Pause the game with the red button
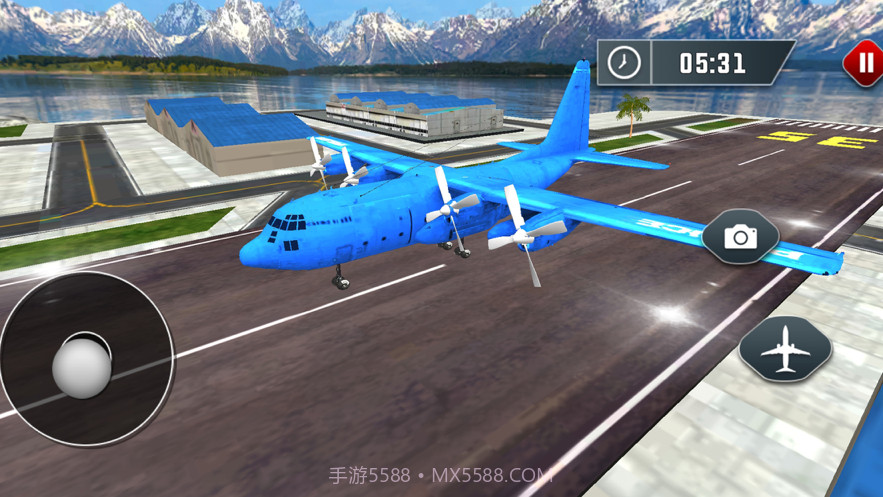The height and width of the screenshot is (497, 883). click(x=862, y=63)
